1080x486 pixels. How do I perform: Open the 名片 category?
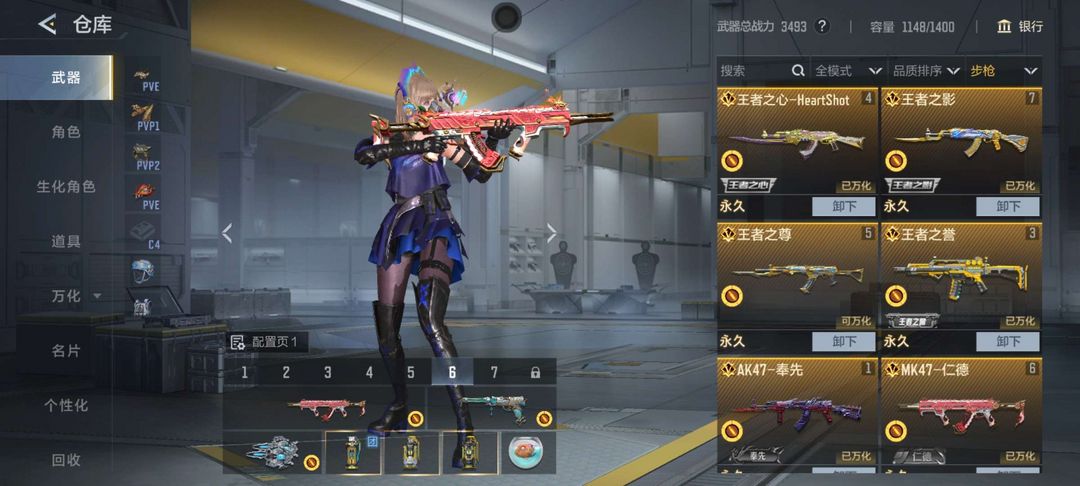[66, 351]
